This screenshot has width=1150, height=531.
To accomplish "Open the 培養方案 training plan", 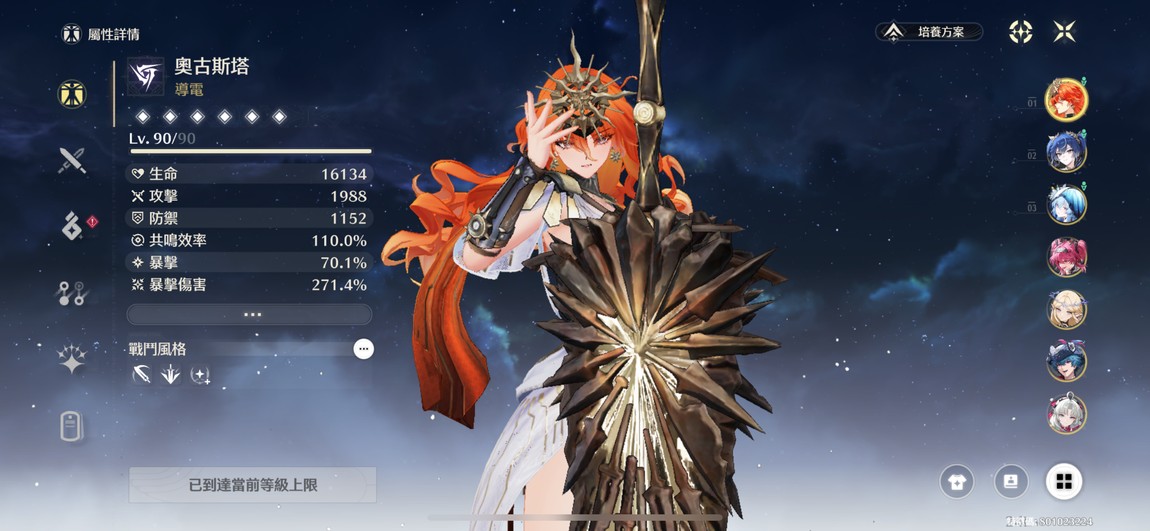I will [929, 32].
